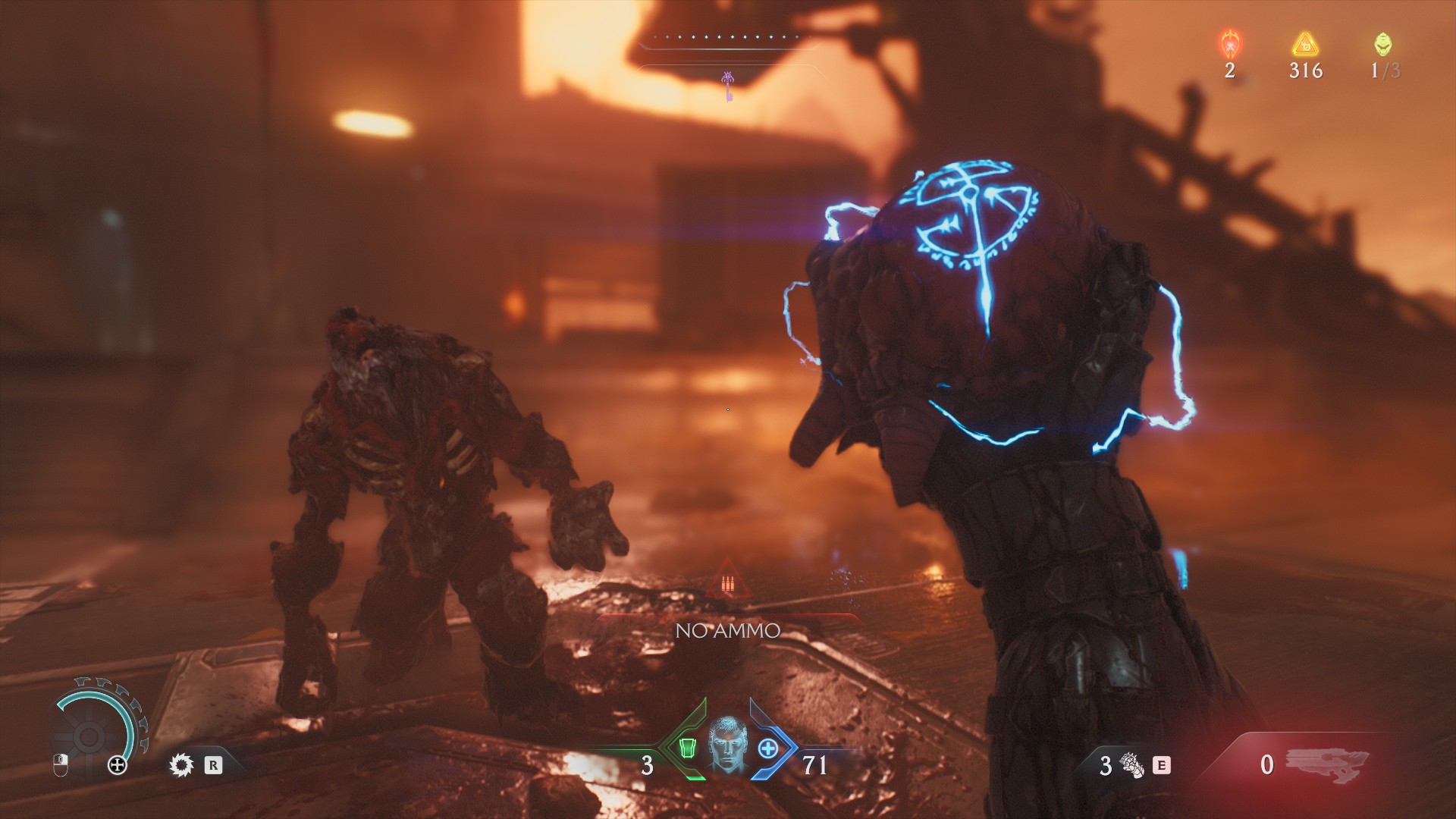Click the red flaming heart icon
The width and height of the screenshot is (1456, 819).
1229,44
